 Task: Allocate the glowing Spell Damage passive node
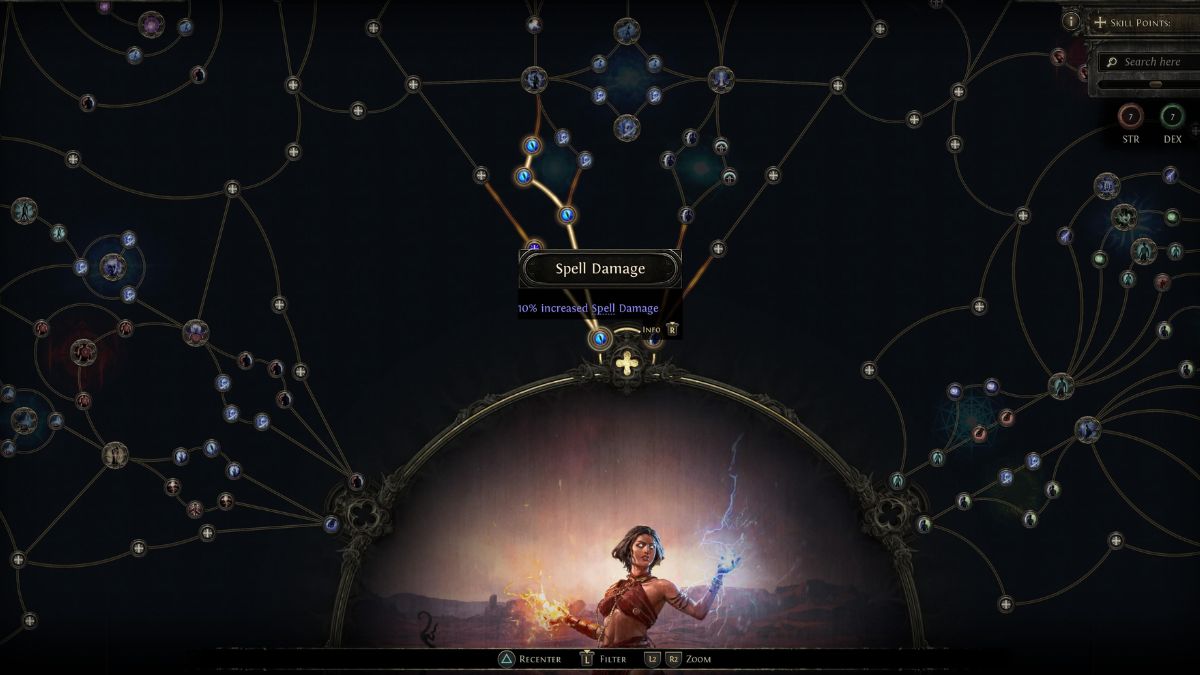[600, 339]
